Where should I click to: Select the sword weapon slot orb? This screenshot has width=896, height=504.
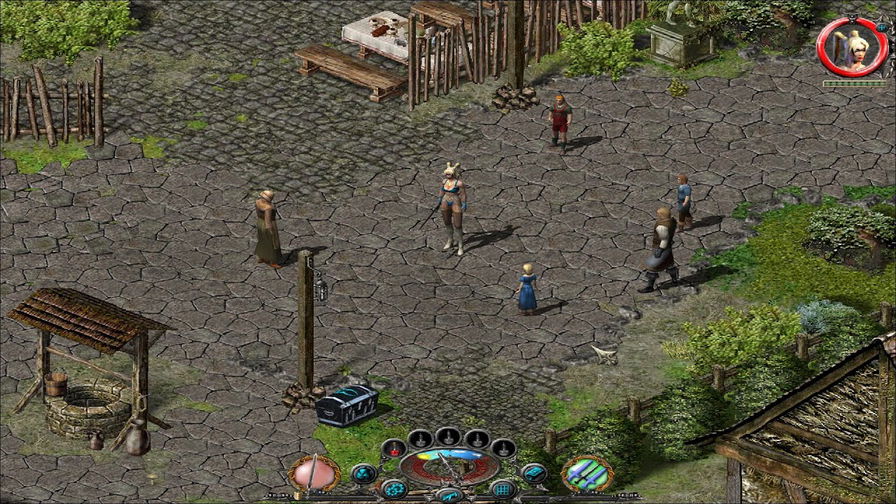(x=314, y=472)
